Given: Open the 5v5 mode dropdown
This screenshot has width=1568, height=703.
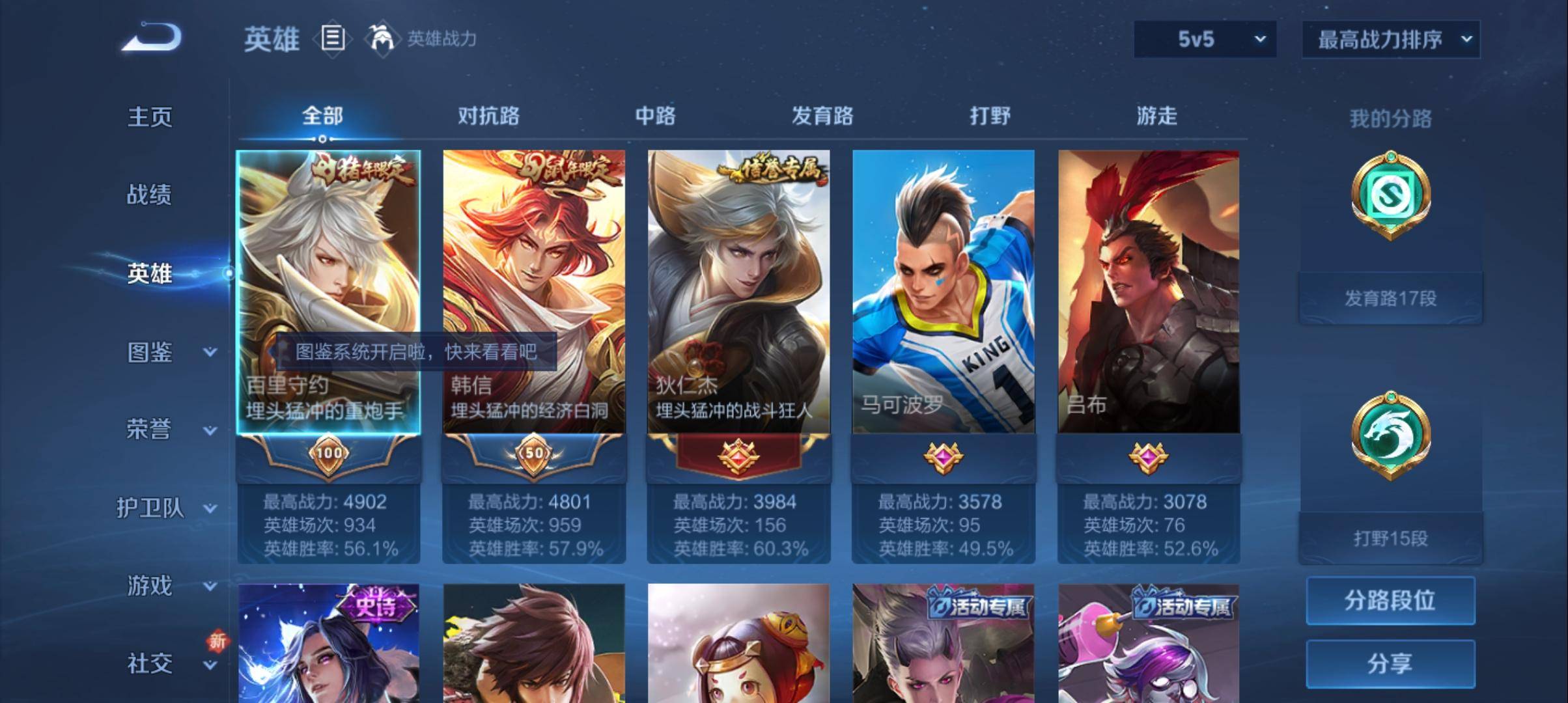Looking at the screenshot, I should point(1205,38).
